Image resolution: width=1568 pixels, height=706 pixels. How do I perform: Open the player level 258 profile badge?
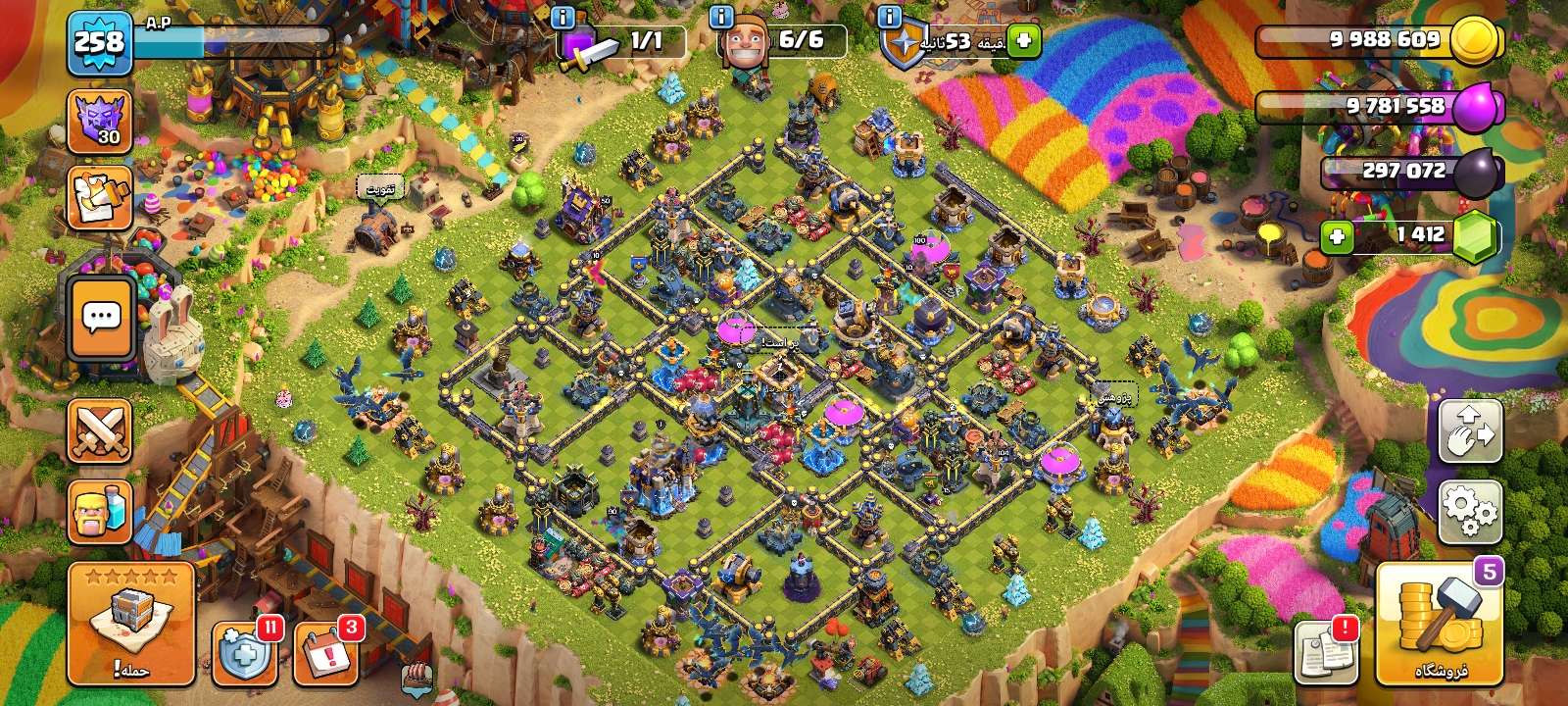click(99, 43)
